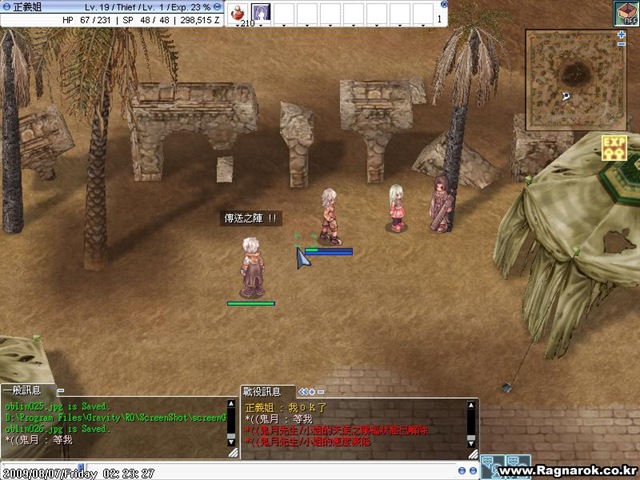The image size is (640, 480).
Task: Switch to the 戰役訊息 chat tab
Action: (263, 390)
